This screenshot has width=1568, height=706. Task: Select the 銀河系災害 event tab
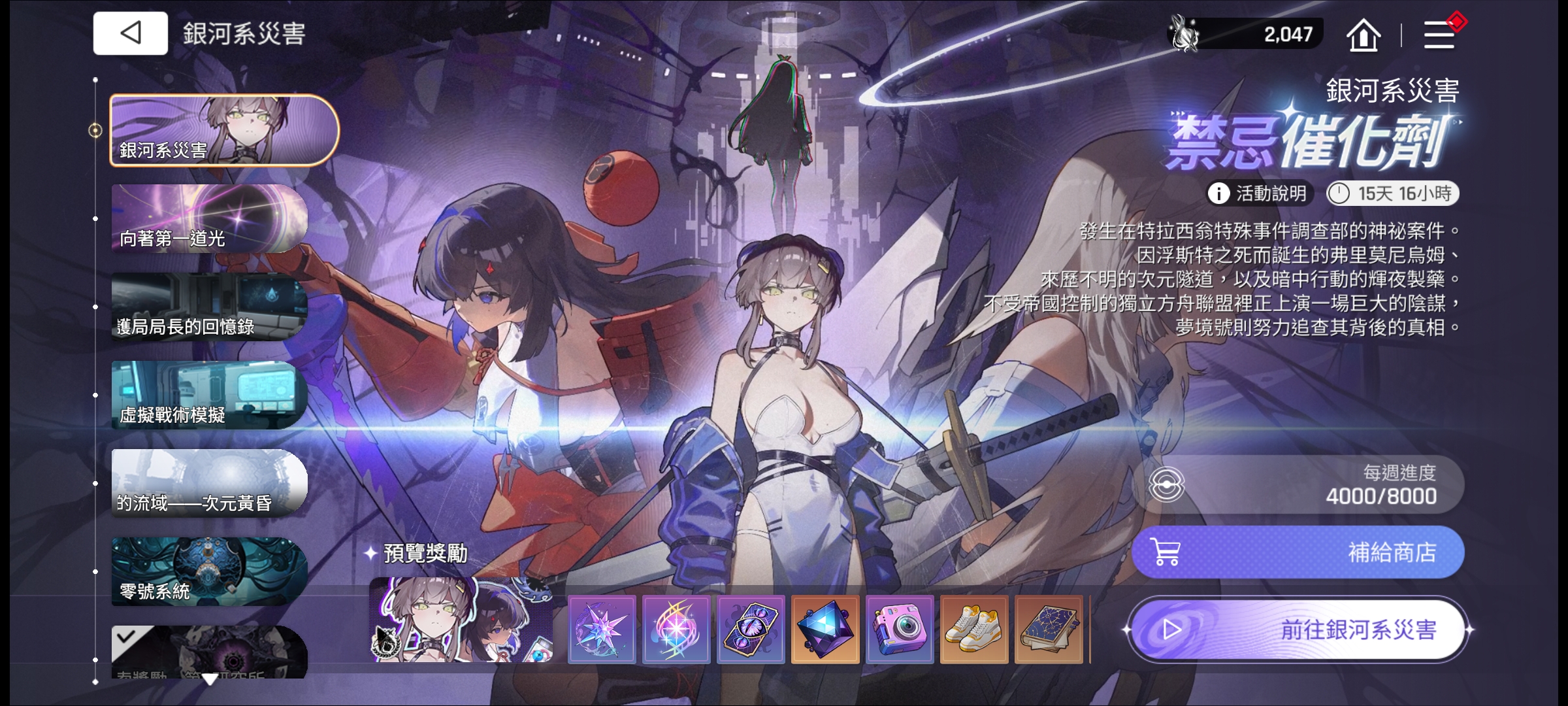click(223, 130)
